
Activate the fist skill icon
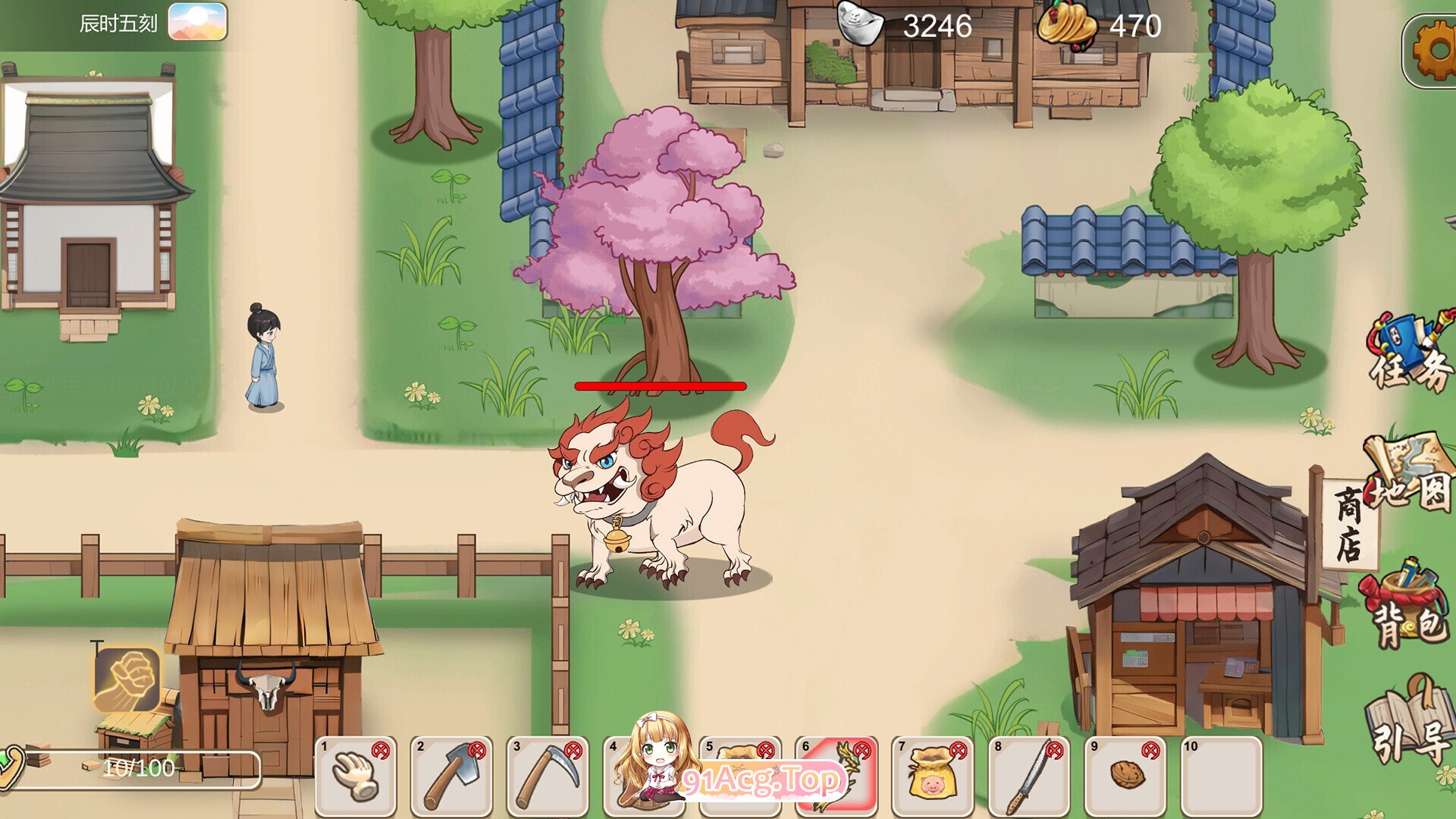coord(127,679)
